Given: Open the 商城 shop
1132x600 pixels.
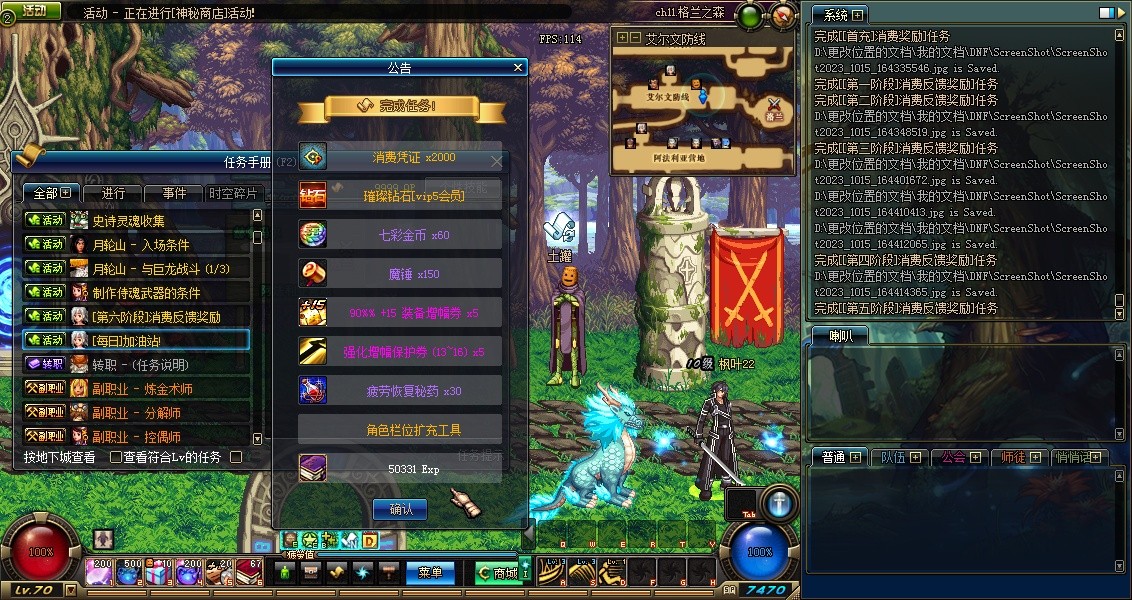Looking at the screenshot, I should click(497, 573).
